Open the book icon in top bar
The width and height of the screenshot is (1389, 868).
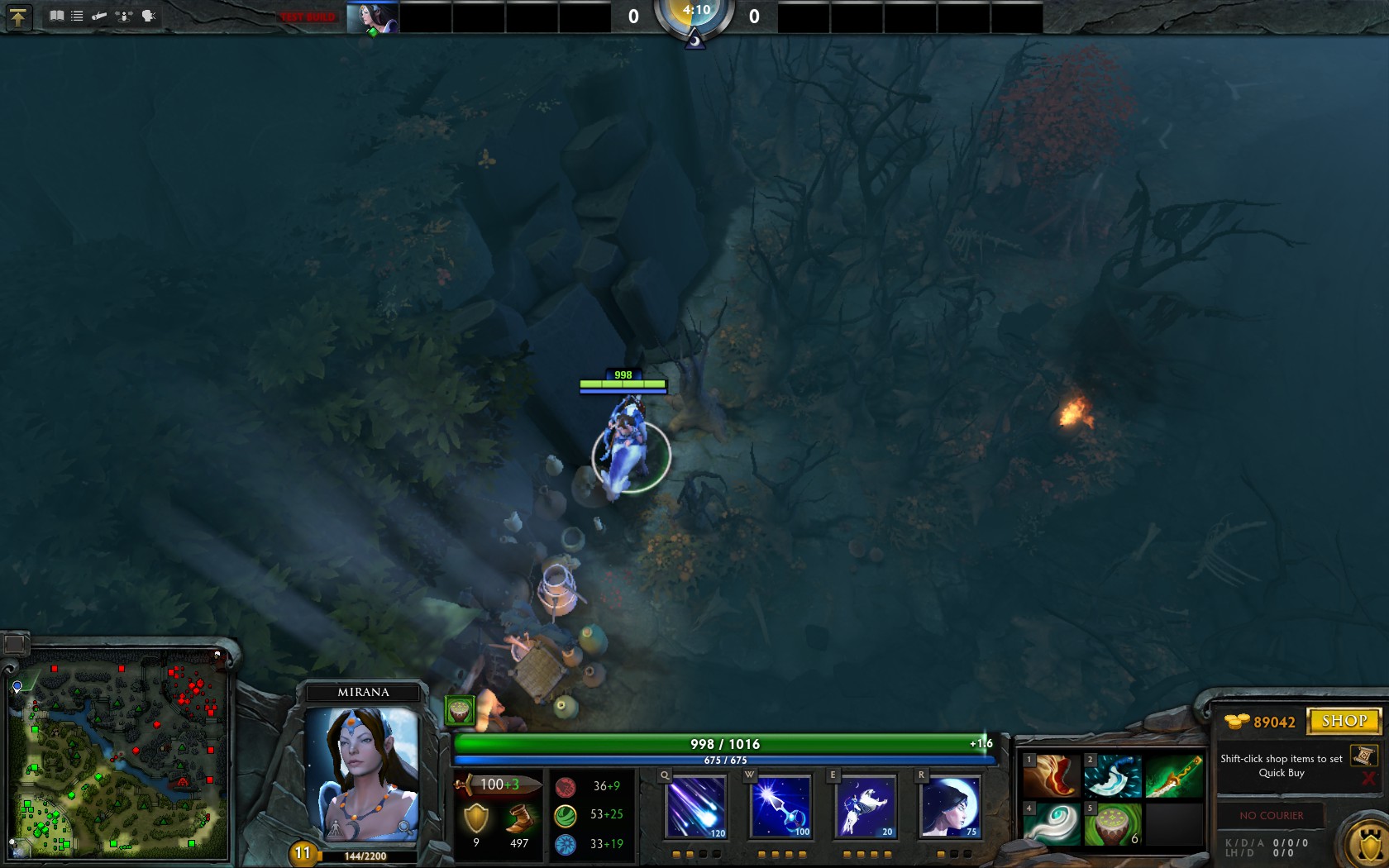[56, 16]
